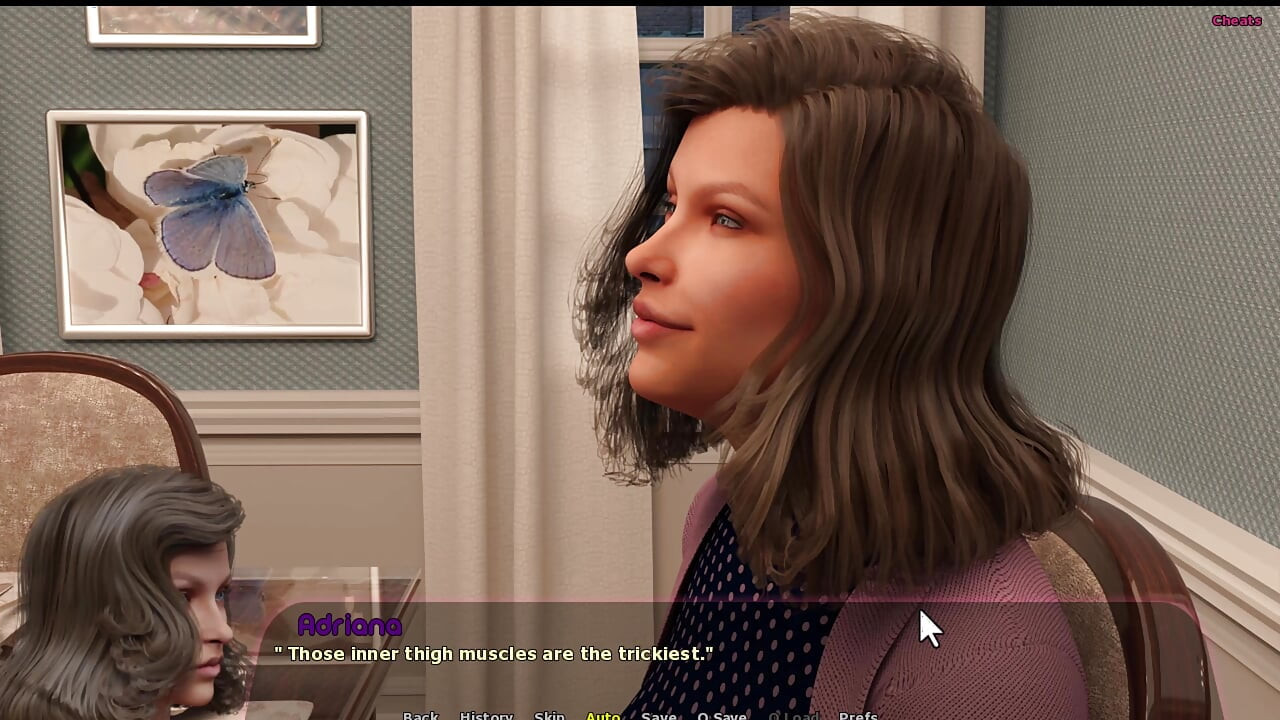The image size is (1280, 720).
Task: Open the dialogue History
Action: pyautogui.click(x=486, y=715)
